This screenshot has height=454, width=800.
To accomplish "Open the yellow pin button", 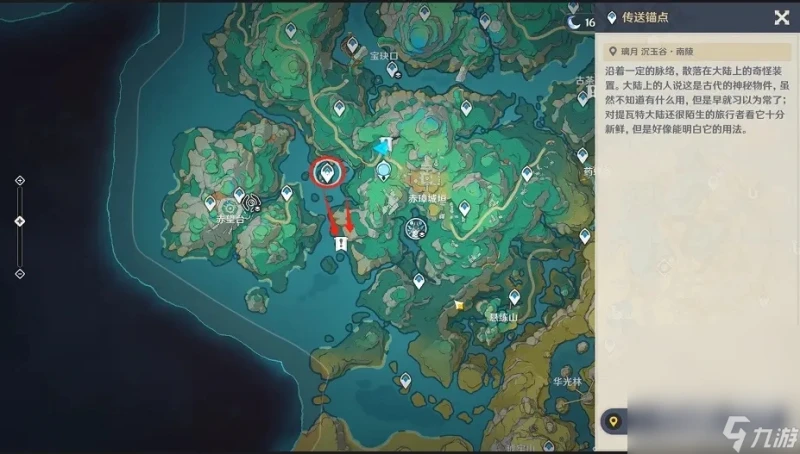I will [x=613, y=422].
